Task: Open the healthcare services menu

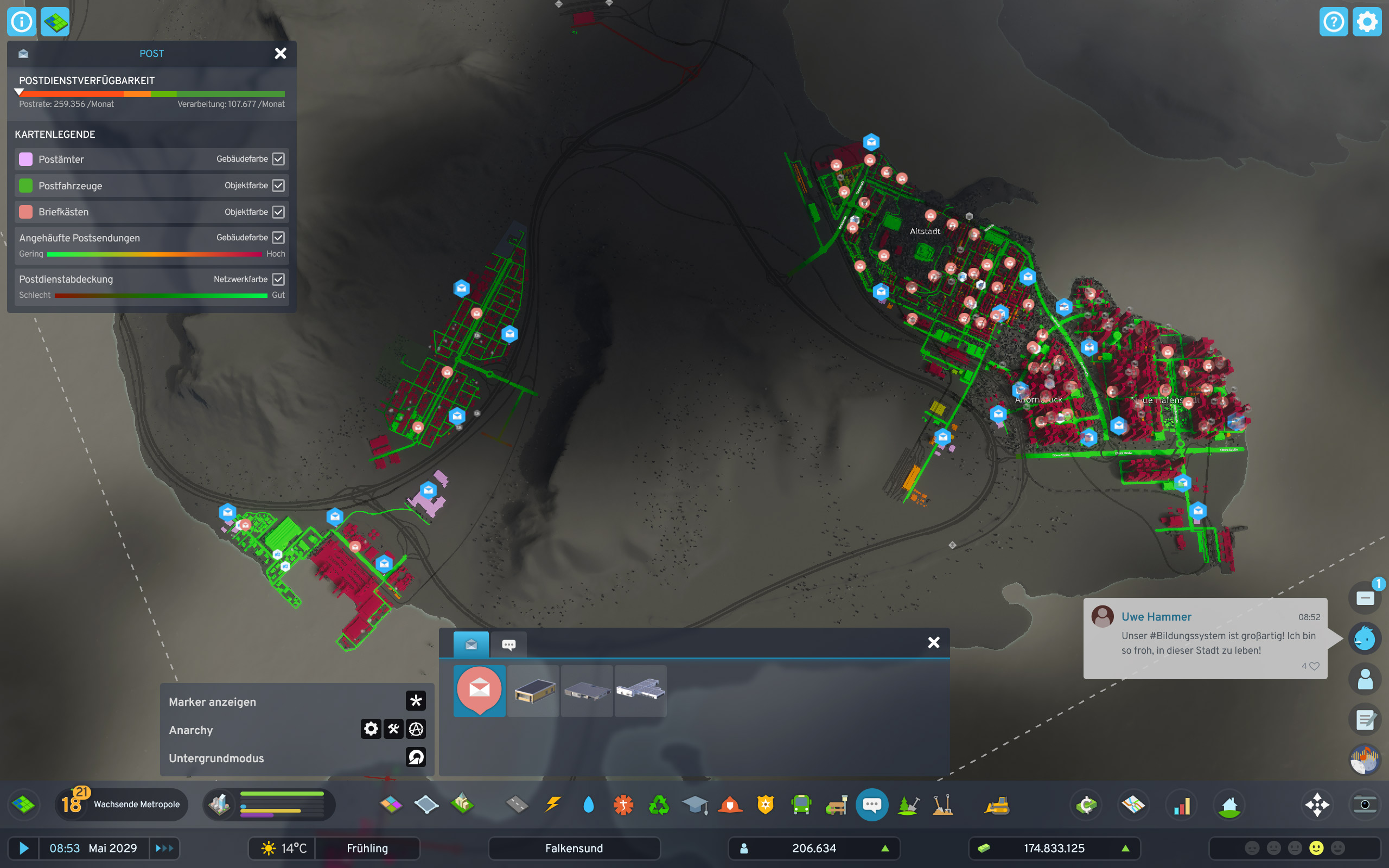Action: [624, 805]
